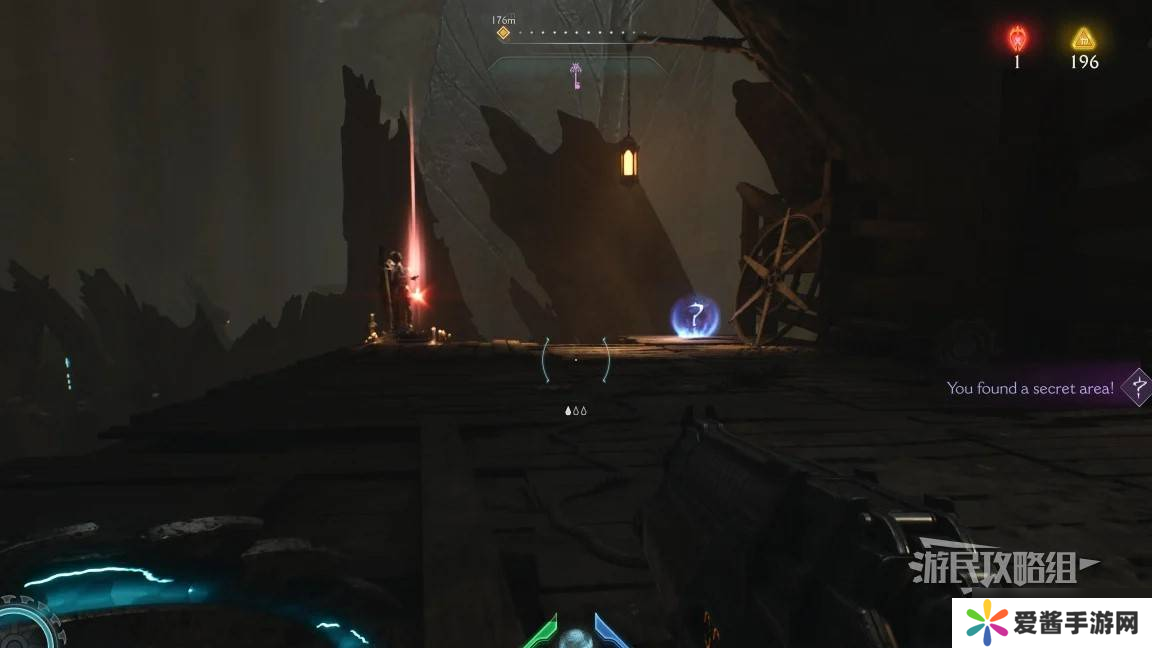Click the purple key marker under the compass
1152x648 pixels.
tap(575, 75)
